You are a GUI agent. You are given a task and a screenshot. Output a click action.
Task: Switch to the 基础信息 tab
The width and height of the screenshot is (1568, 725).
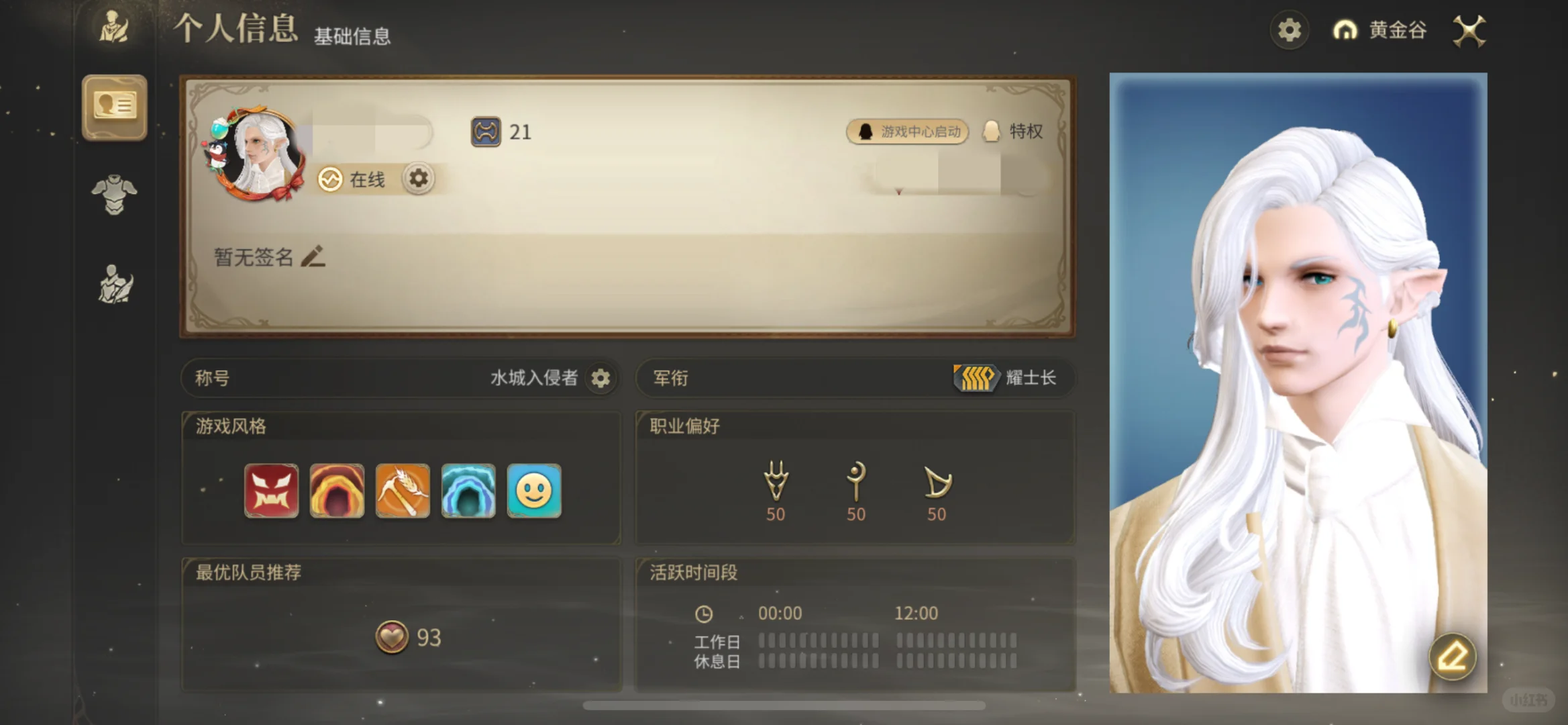click(x=352, y=36)
